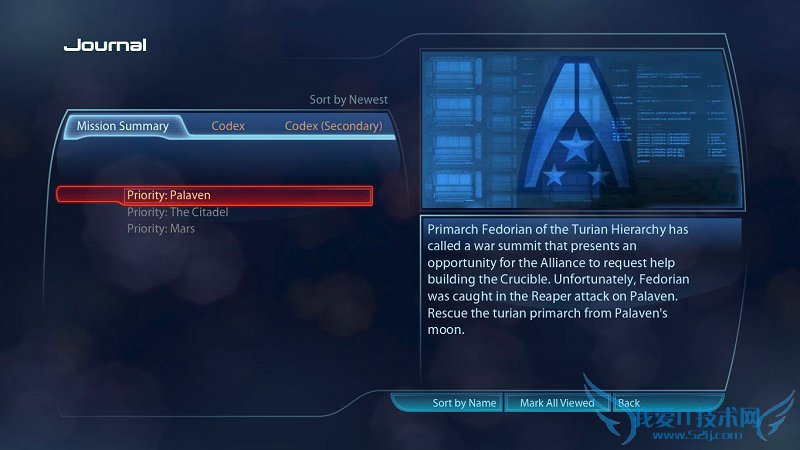Switch to the Codex (Secondary) tab

(333, 126)
